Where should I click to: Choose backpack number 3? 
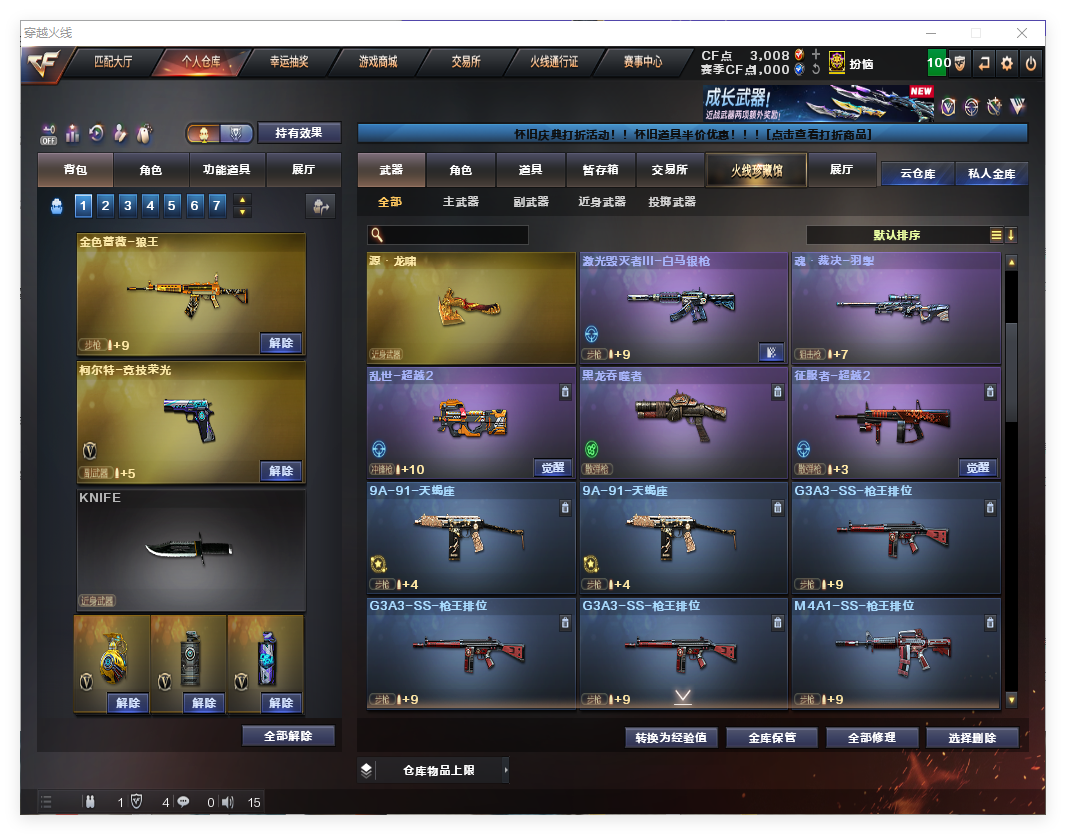(x=128, y=206)
